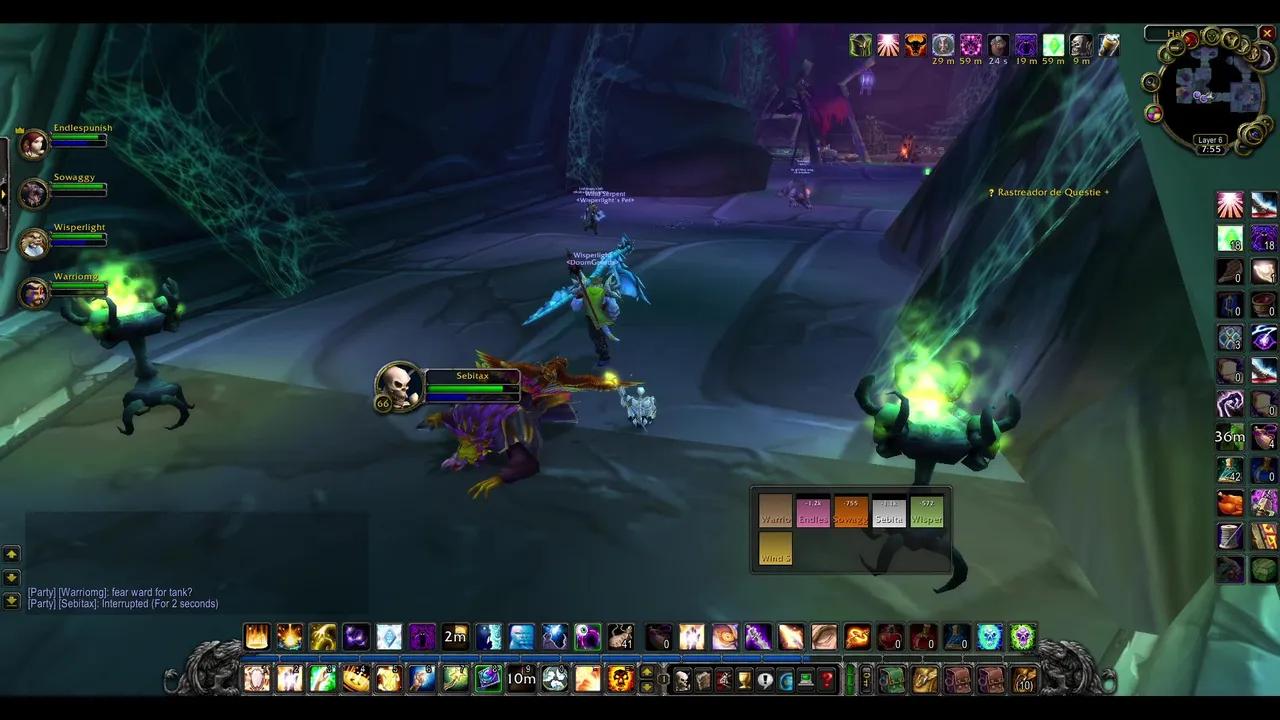Dismiss the Fear Ward buff with 24s remaining
The width and height of the screenshot is (1280, 720).
coord(998,45)
